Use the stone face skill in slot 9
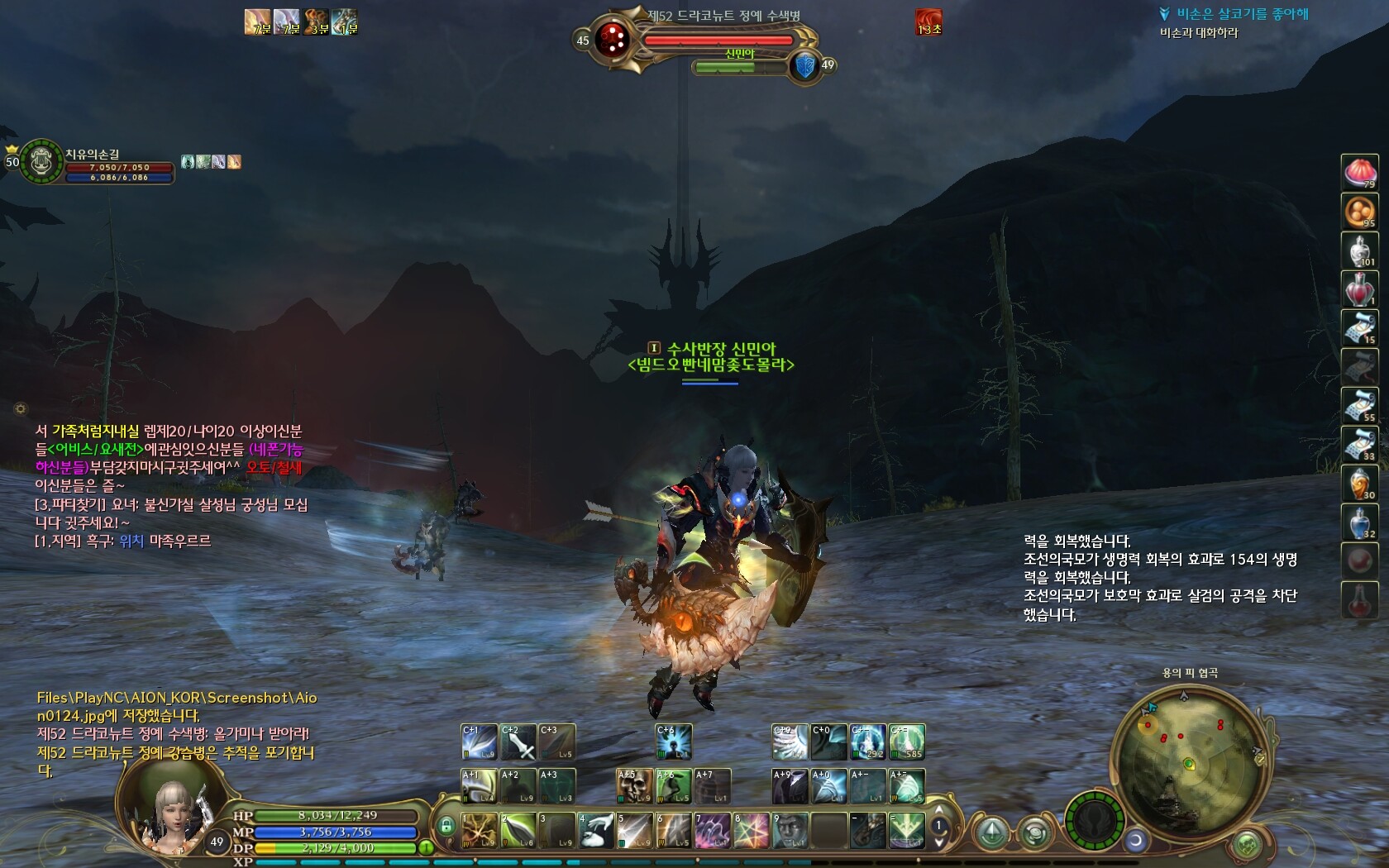Image resolution: width=1389 pixels, height=868 pixels. coord(790,830)
